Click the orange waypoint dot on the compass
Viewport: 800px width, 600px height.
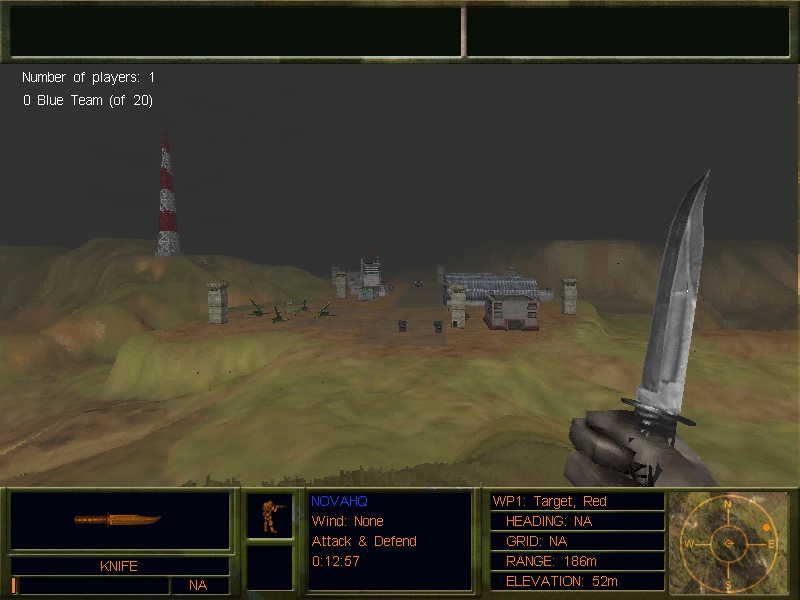(767, 527)
